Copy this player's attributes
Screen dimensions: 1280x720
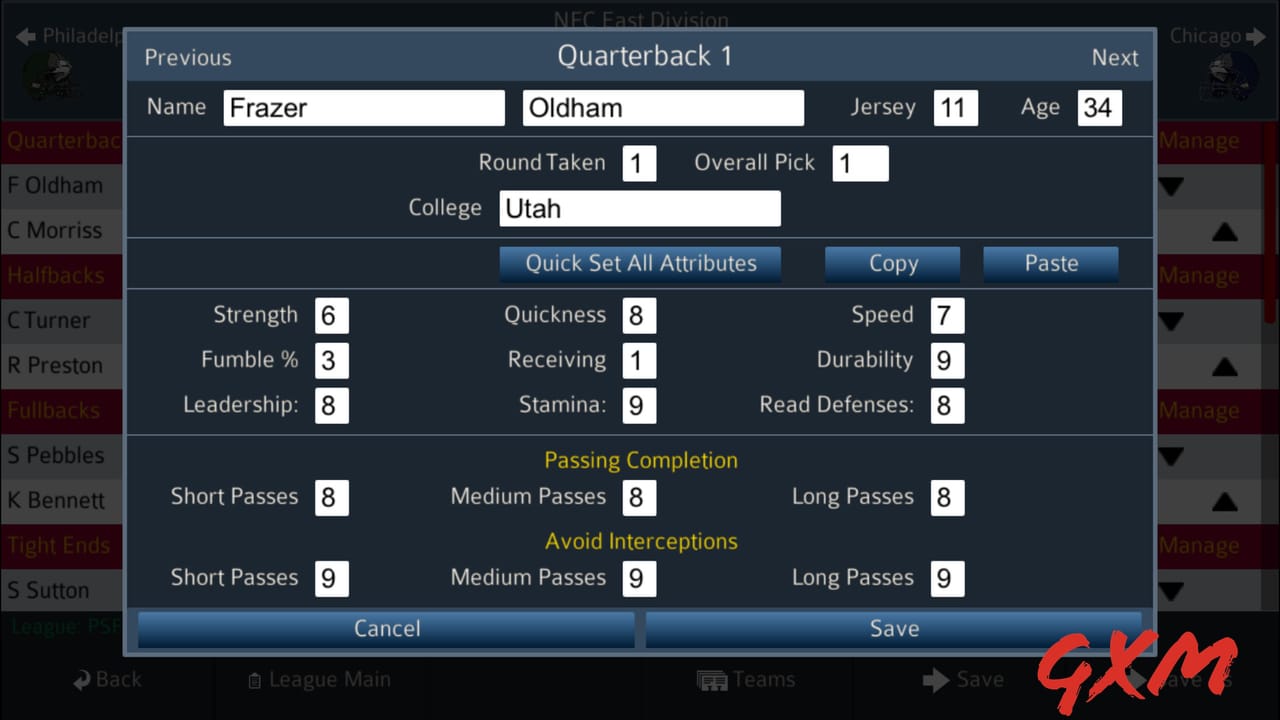pyautogui.click(x=892, y=263)
